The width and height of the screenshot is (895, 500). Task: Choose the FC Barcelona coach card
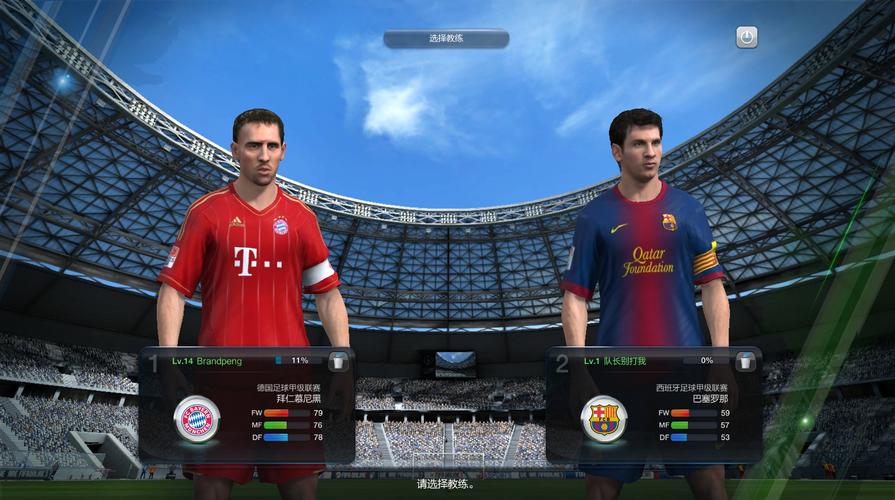[x=654, y=405]
